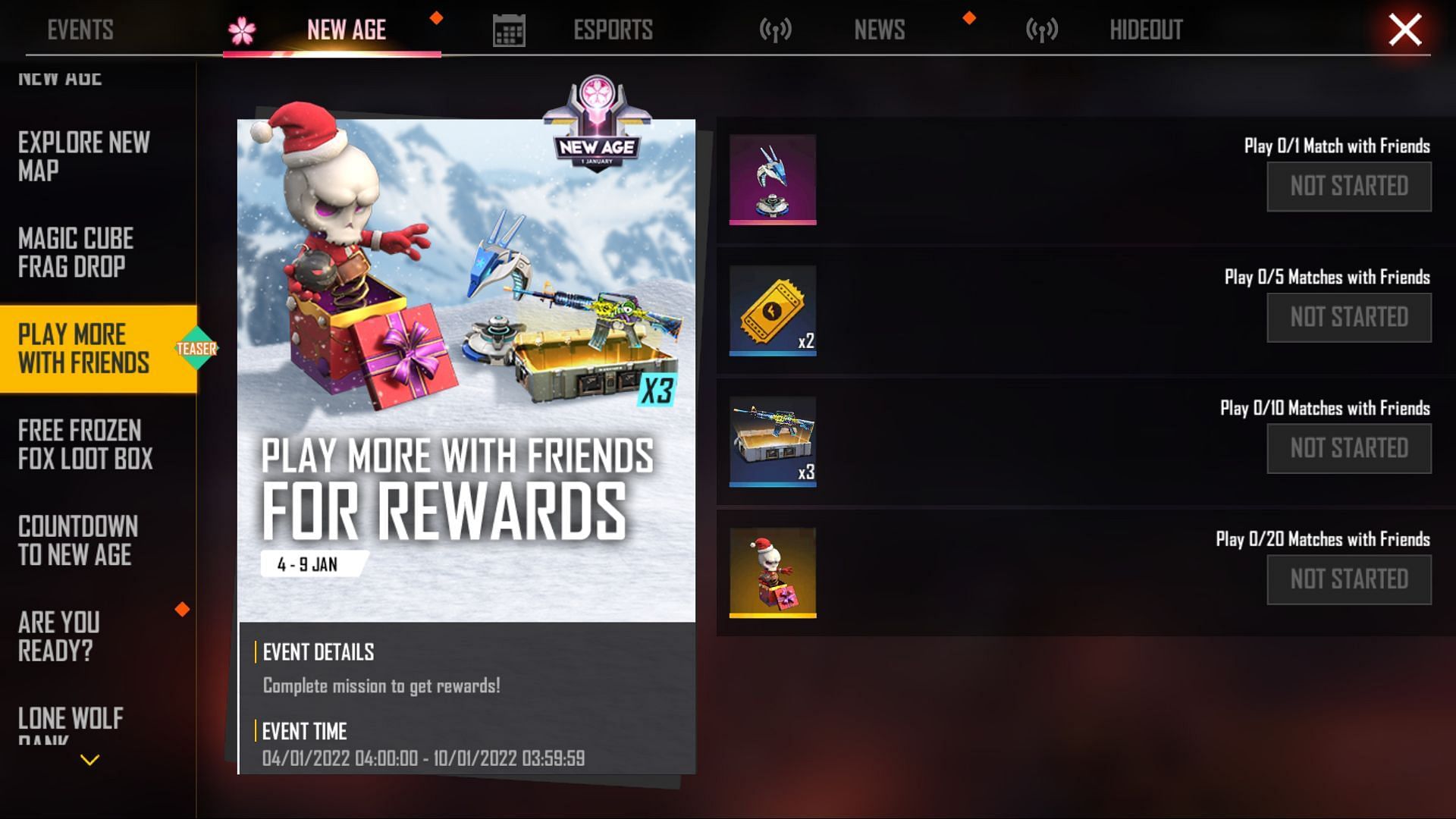Open the Explore New Map event
Image resolution: width=1456 pixels, height=819 pixels.
84,156
